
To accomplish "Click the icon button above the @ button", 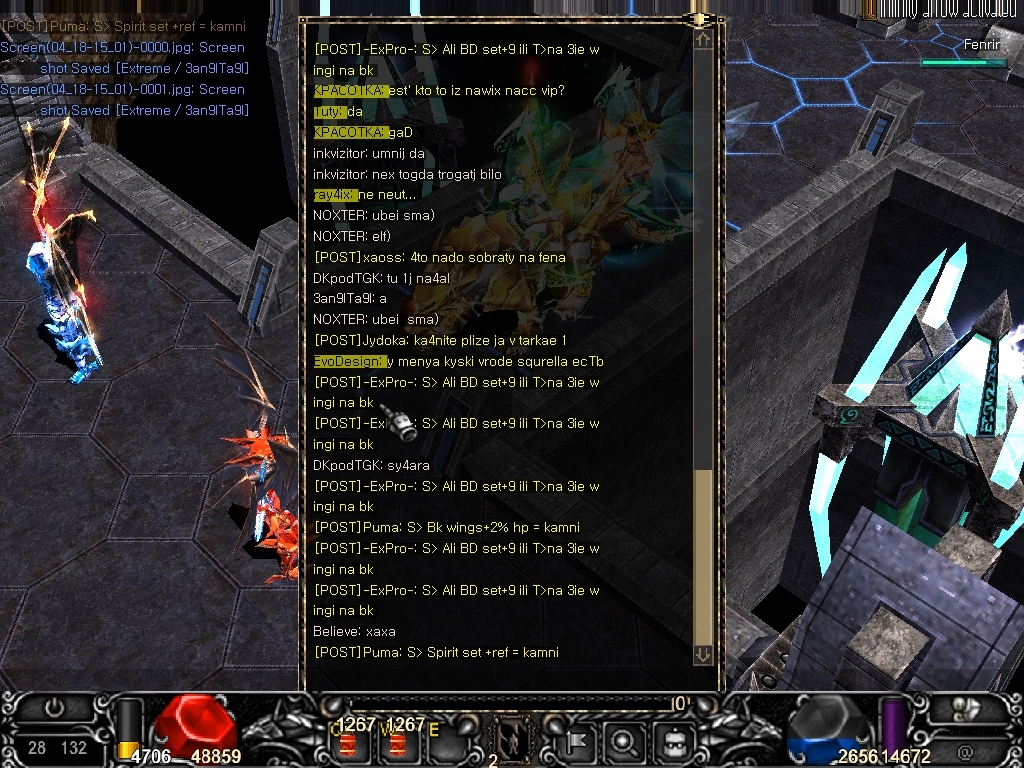I will tap(965, 708).
